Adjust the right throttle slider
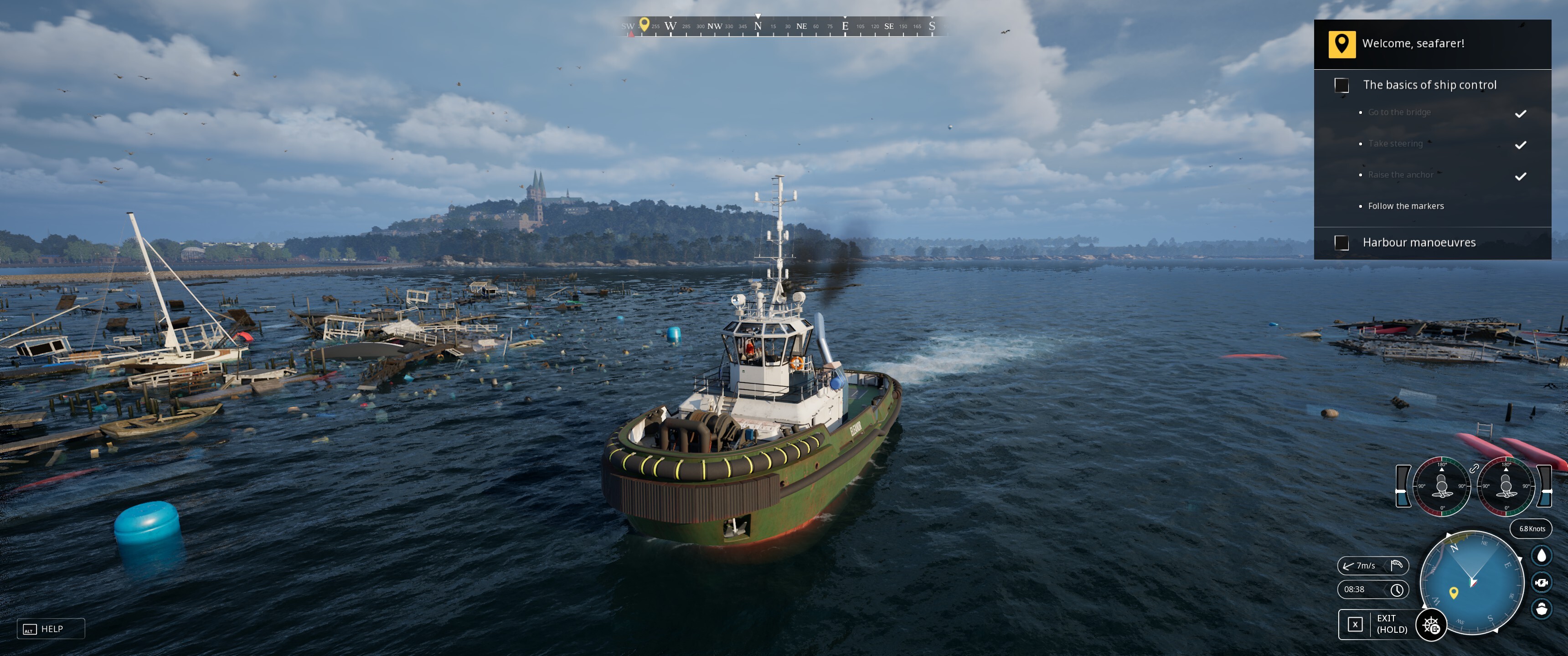This screenshot has height=656, width=1568. tap(1545, 486)
